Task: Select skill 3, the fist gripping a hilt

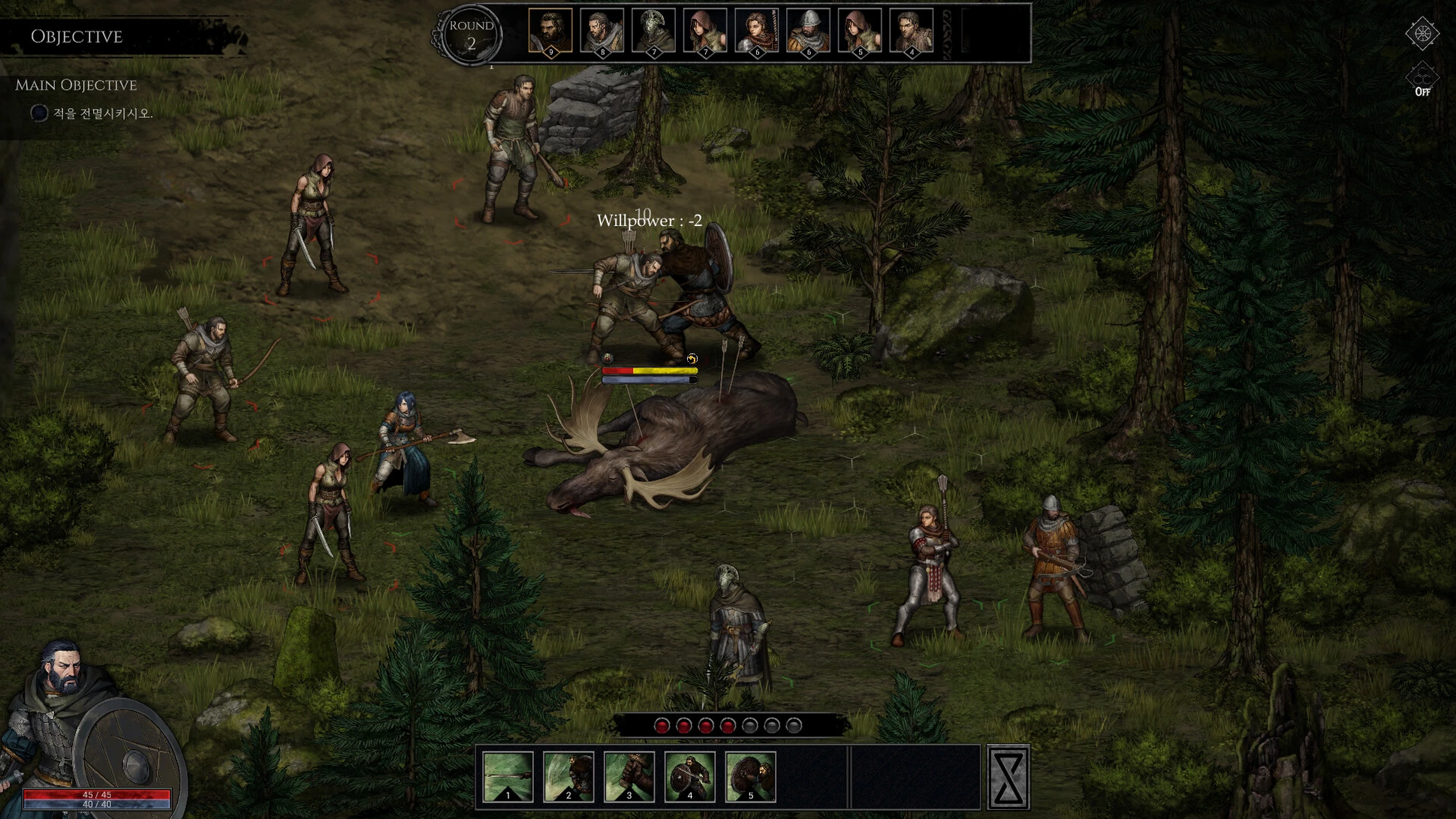Action: tap(629, 776)
